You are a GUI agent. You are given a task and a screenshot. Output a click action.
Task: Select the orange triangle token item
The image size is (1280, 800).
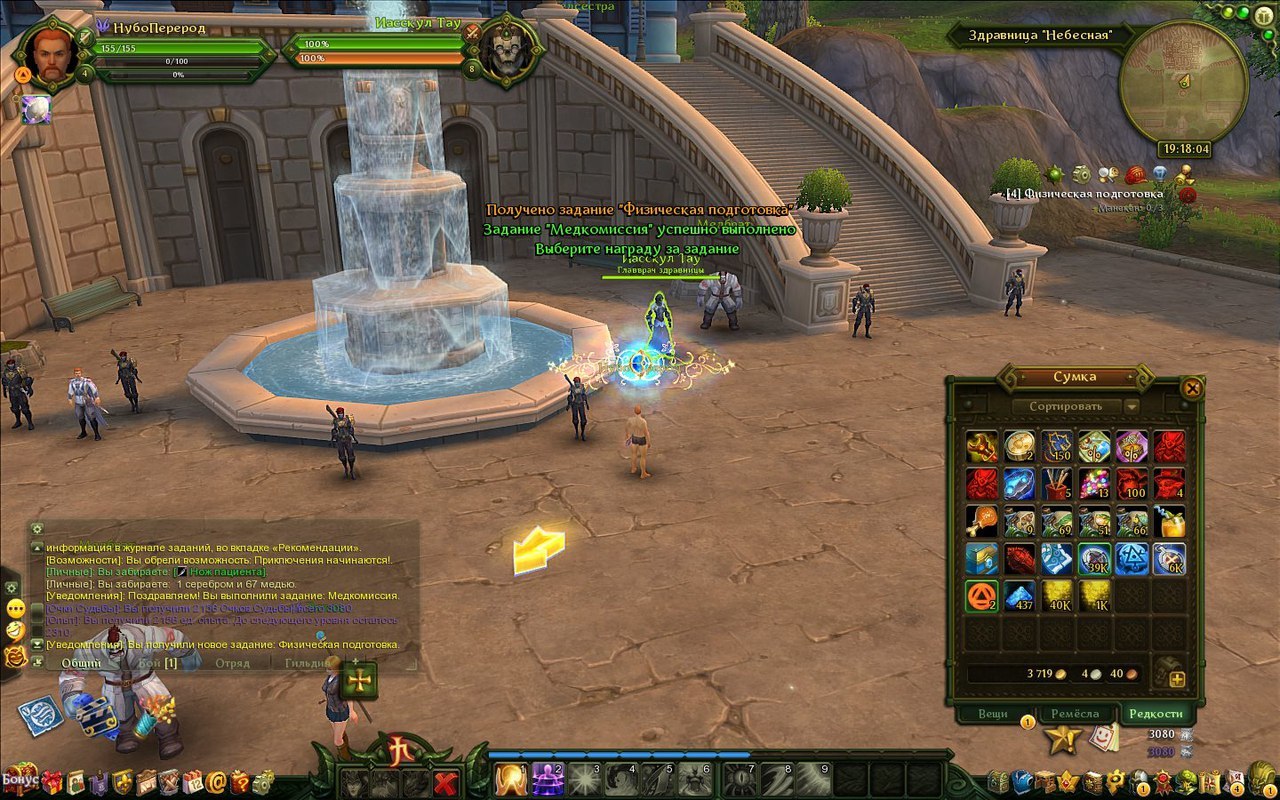982,596
